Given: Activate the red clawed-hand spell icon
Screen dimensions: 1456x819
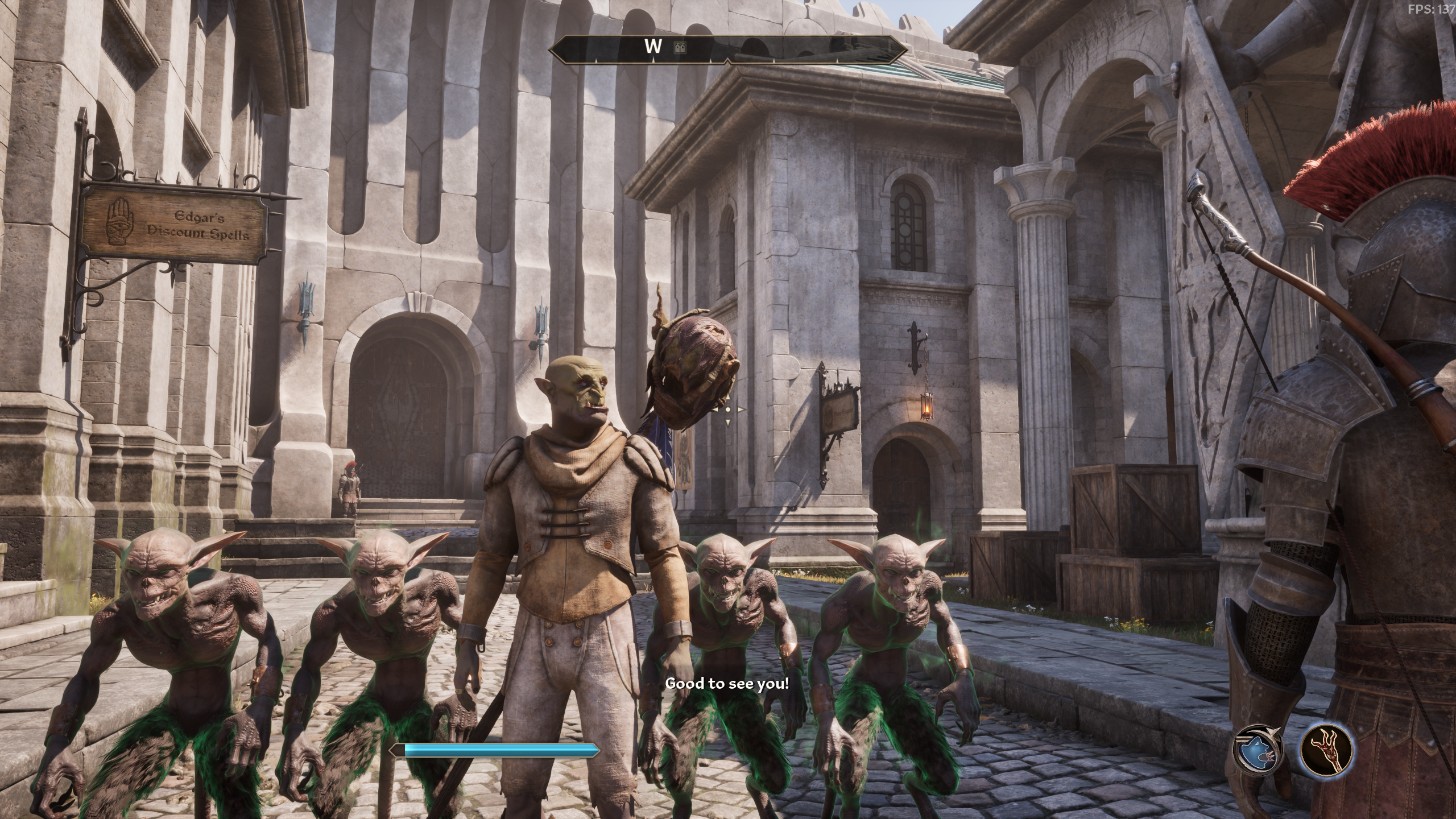Looking at the screenshot, I should 1327,750.
